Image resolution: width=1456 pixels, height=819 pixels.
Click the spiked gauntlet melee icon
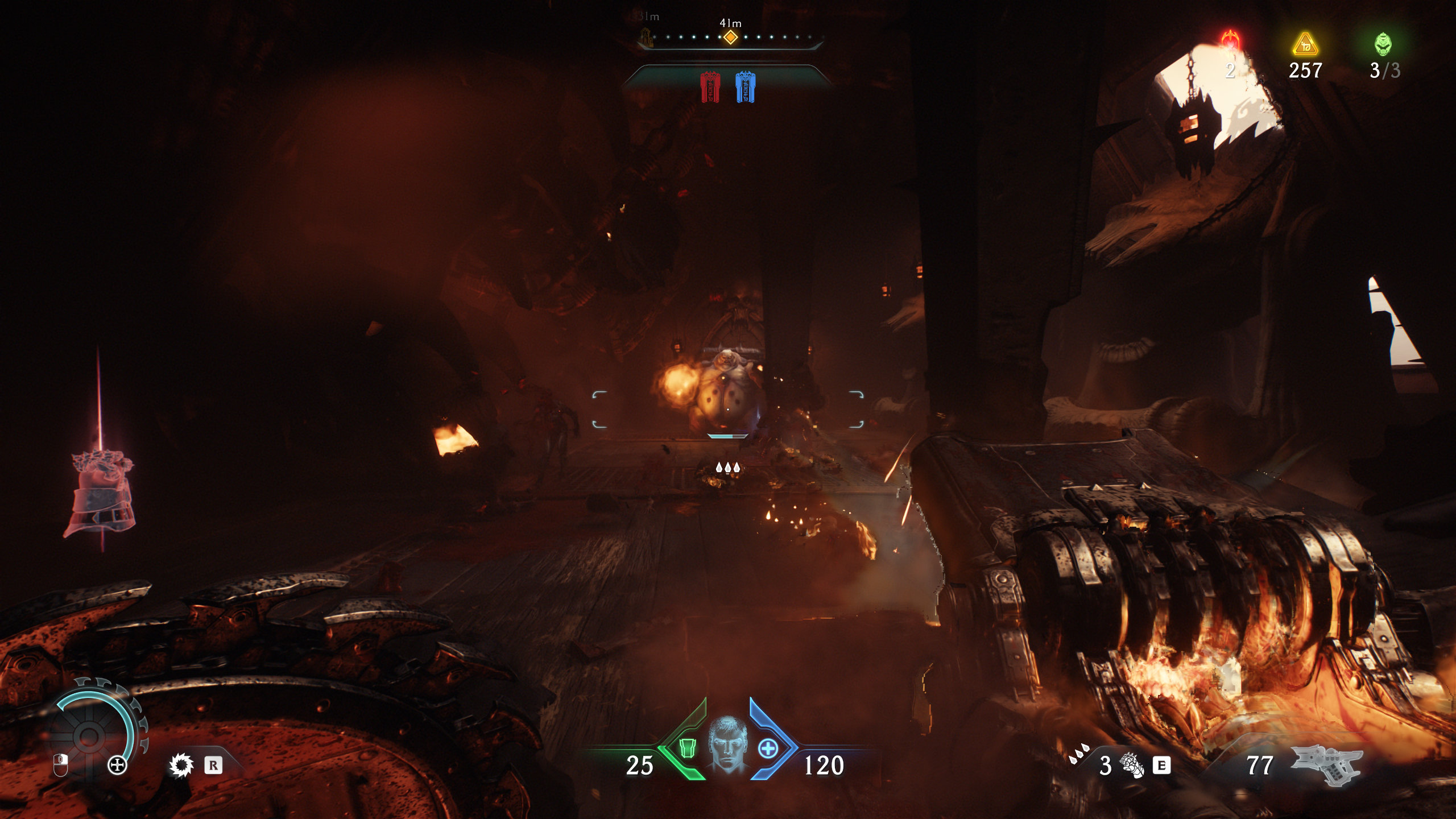point(1132,764)
